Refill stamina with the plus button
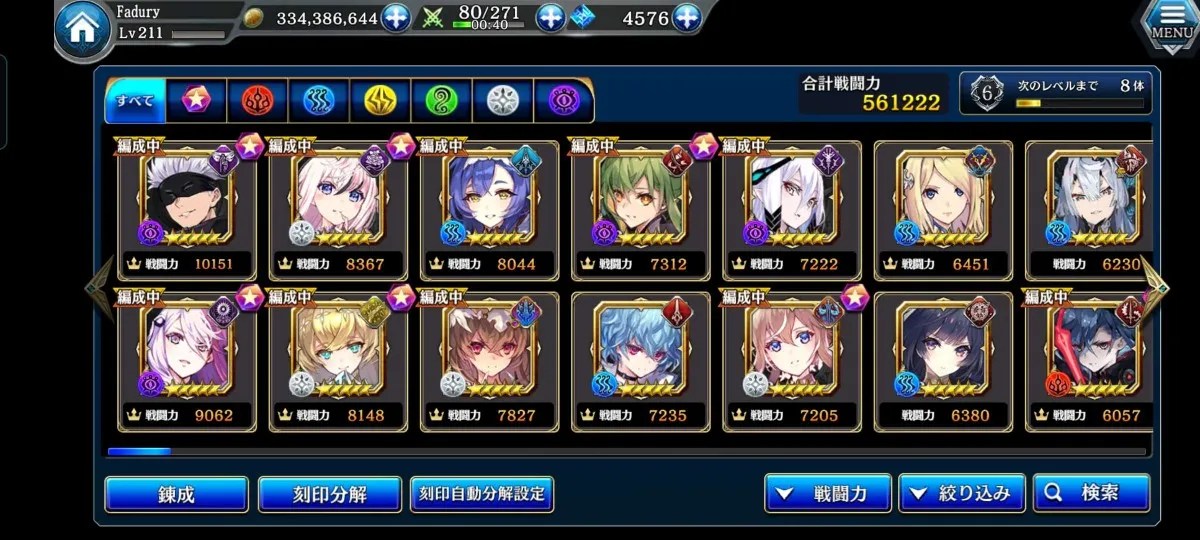 551,18
